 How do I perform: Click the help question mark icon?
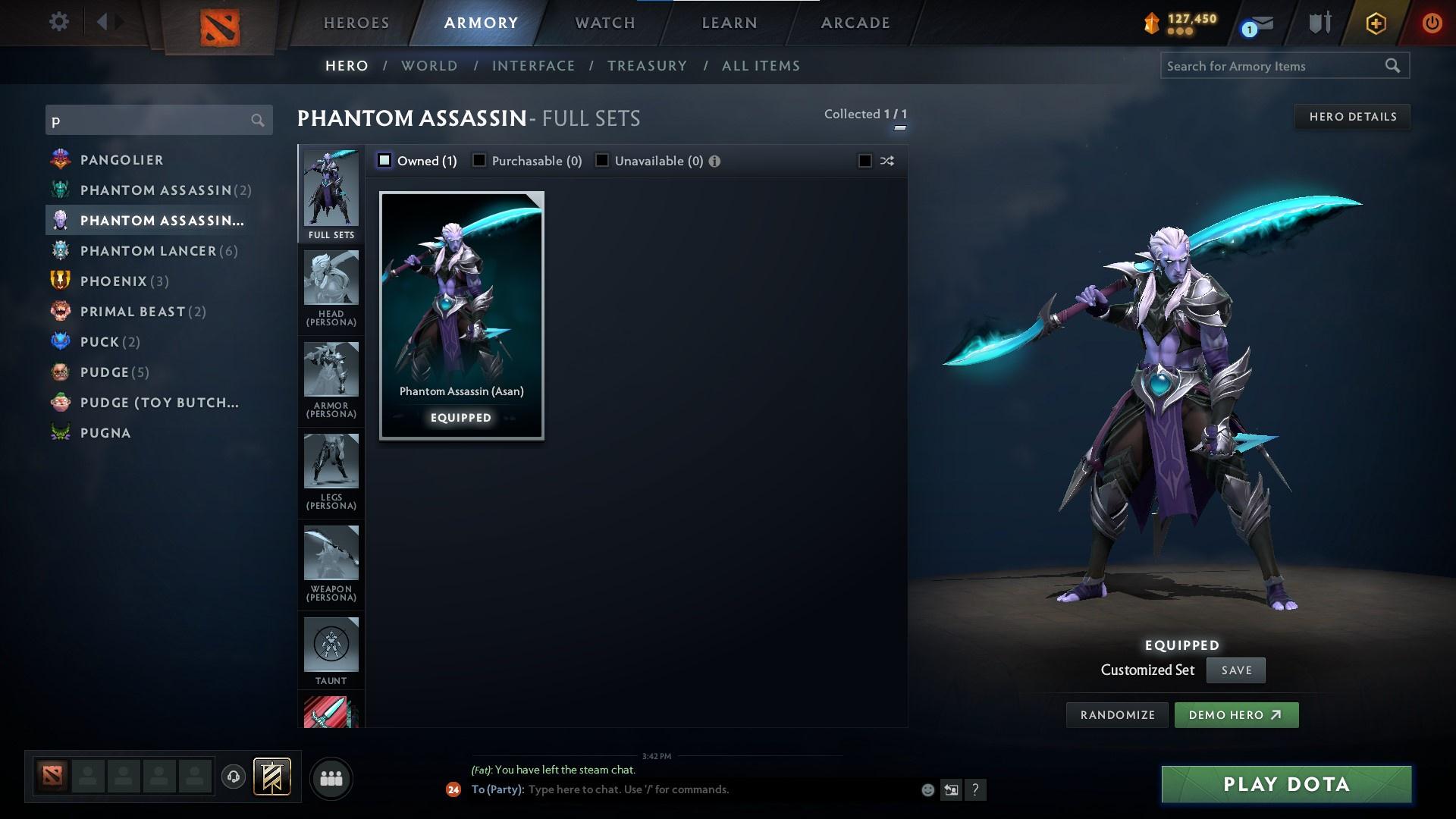pyautogui.click(x=975, y=789)
